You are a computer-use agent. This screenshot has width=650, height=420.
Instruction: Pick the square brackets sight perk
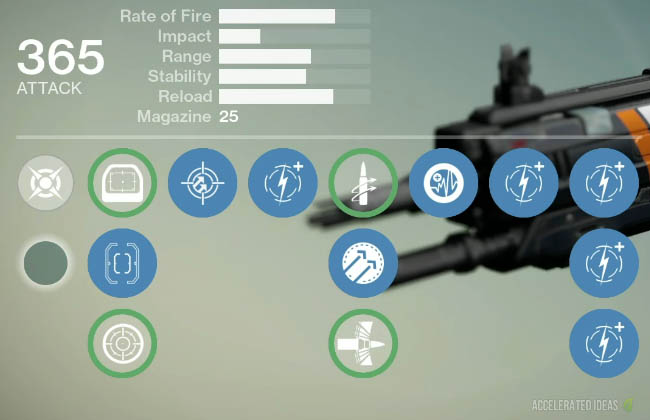122,264
